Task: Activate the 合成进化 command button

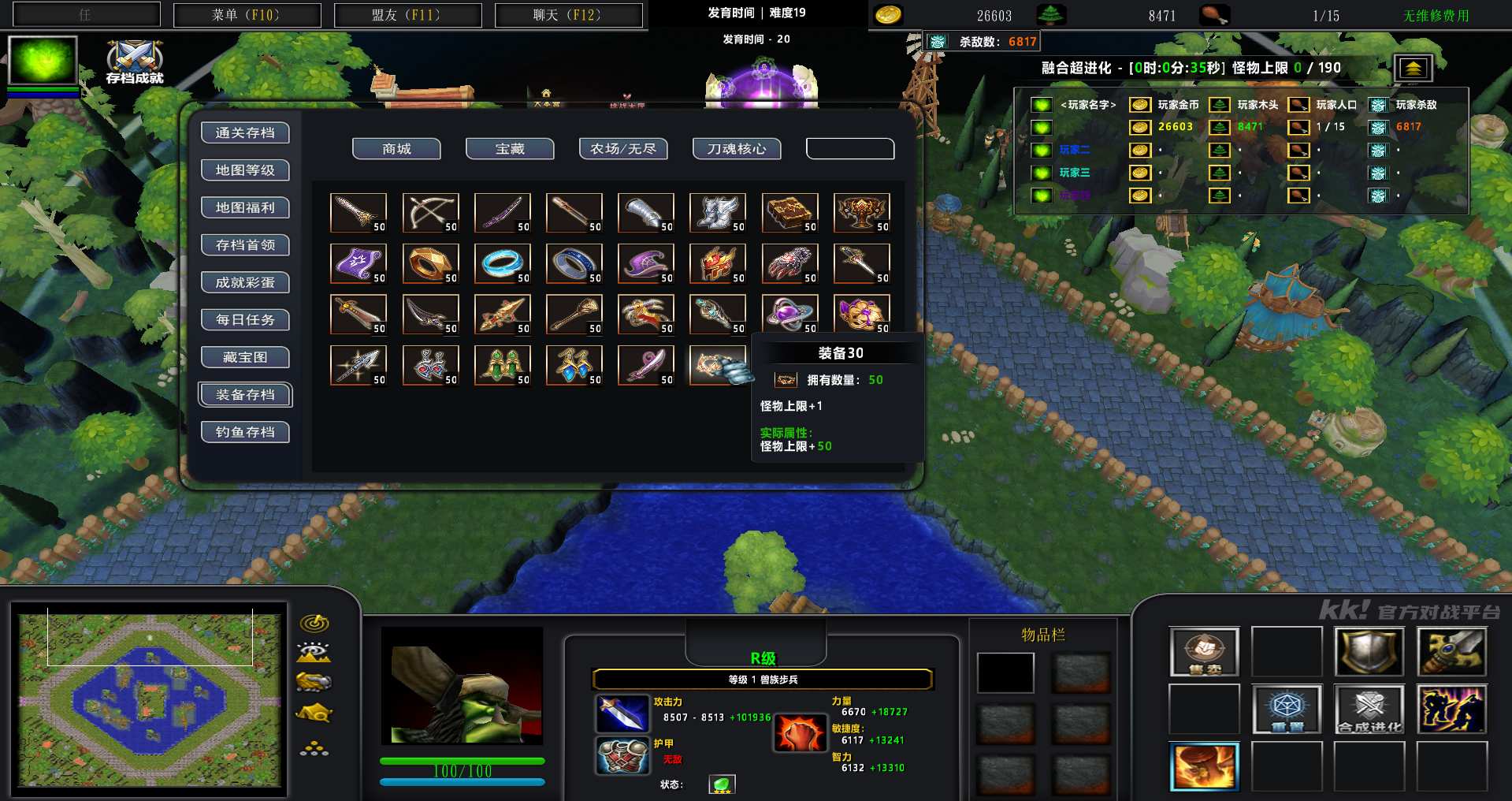Action: tap(1369, 709)
